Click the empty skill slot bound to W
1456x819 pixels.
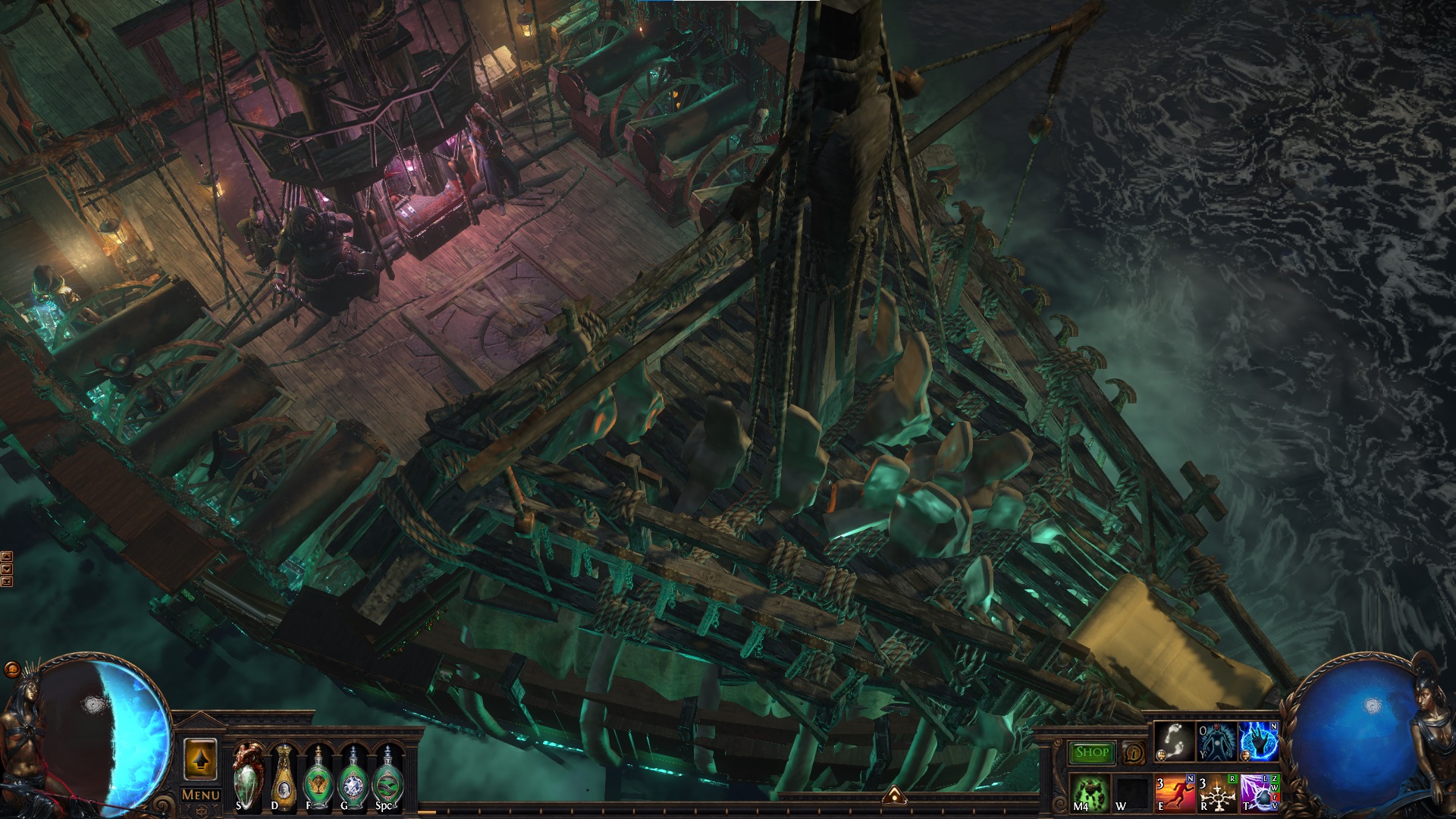pyautogui.click(x=1132, y=792)
